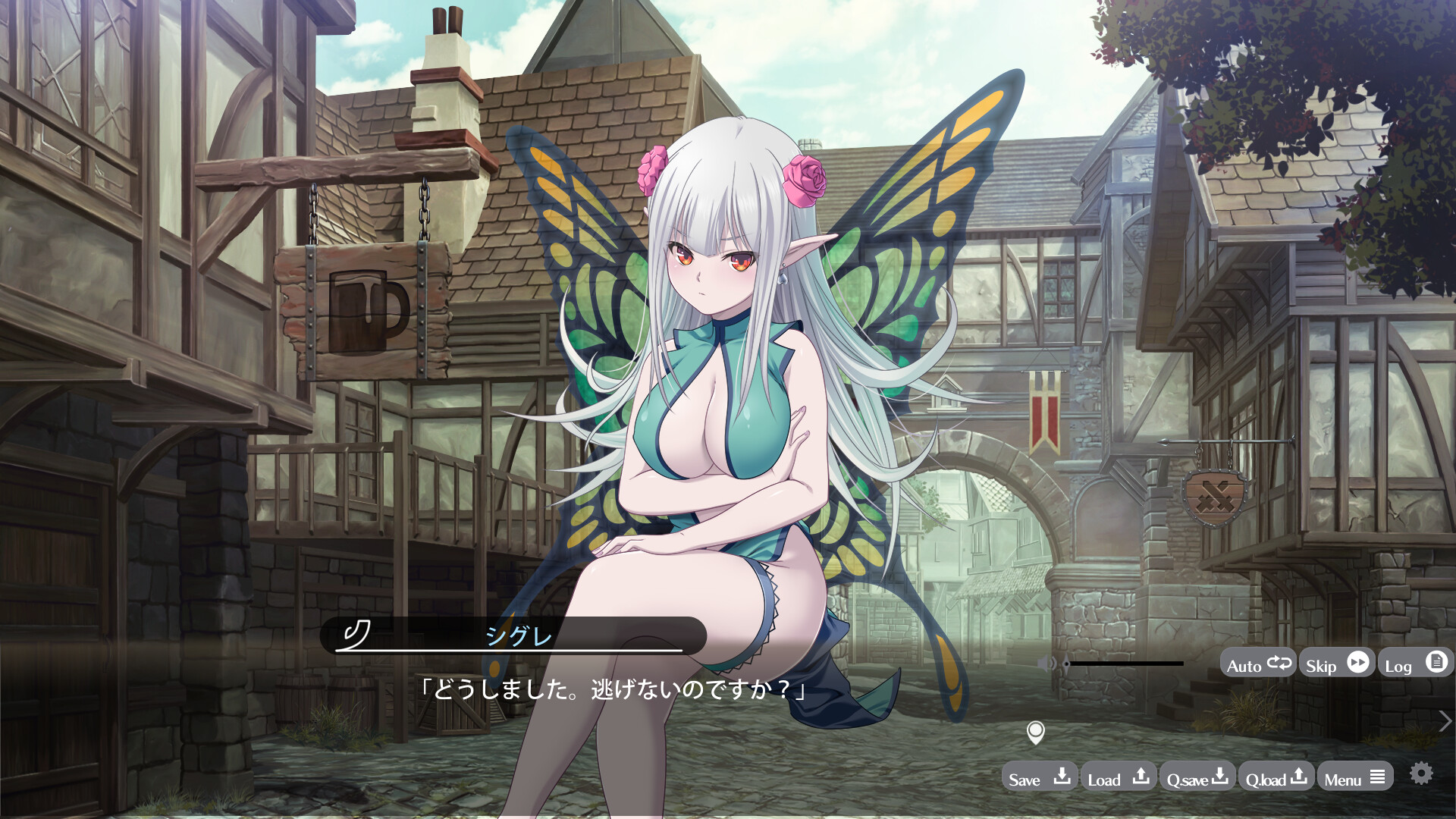Open settings via gear icon
The image size is (1456, 819).
point(1421,773)
